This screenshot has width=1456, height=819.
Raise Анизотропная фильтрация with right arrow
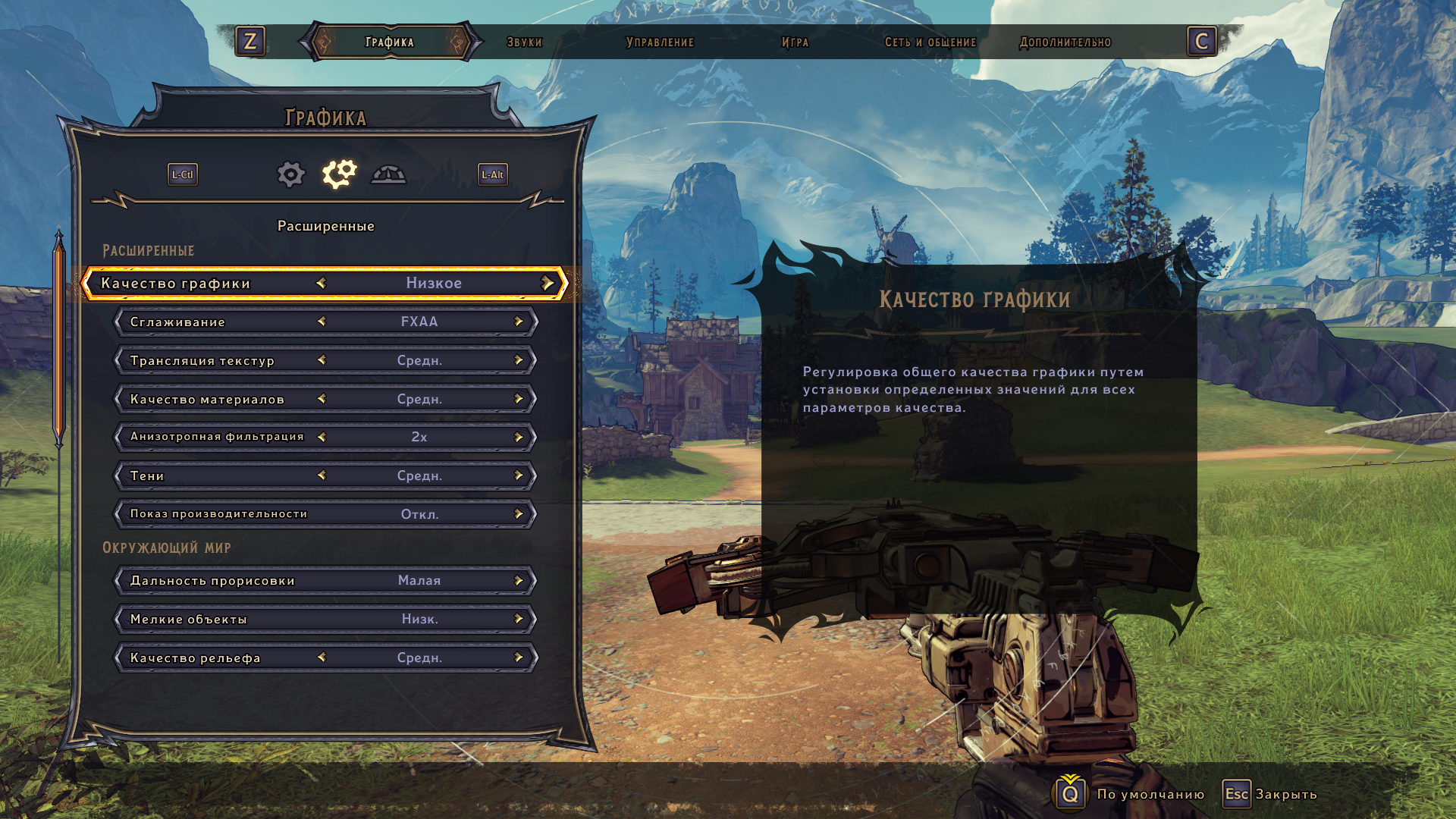(x=519, y=437)
